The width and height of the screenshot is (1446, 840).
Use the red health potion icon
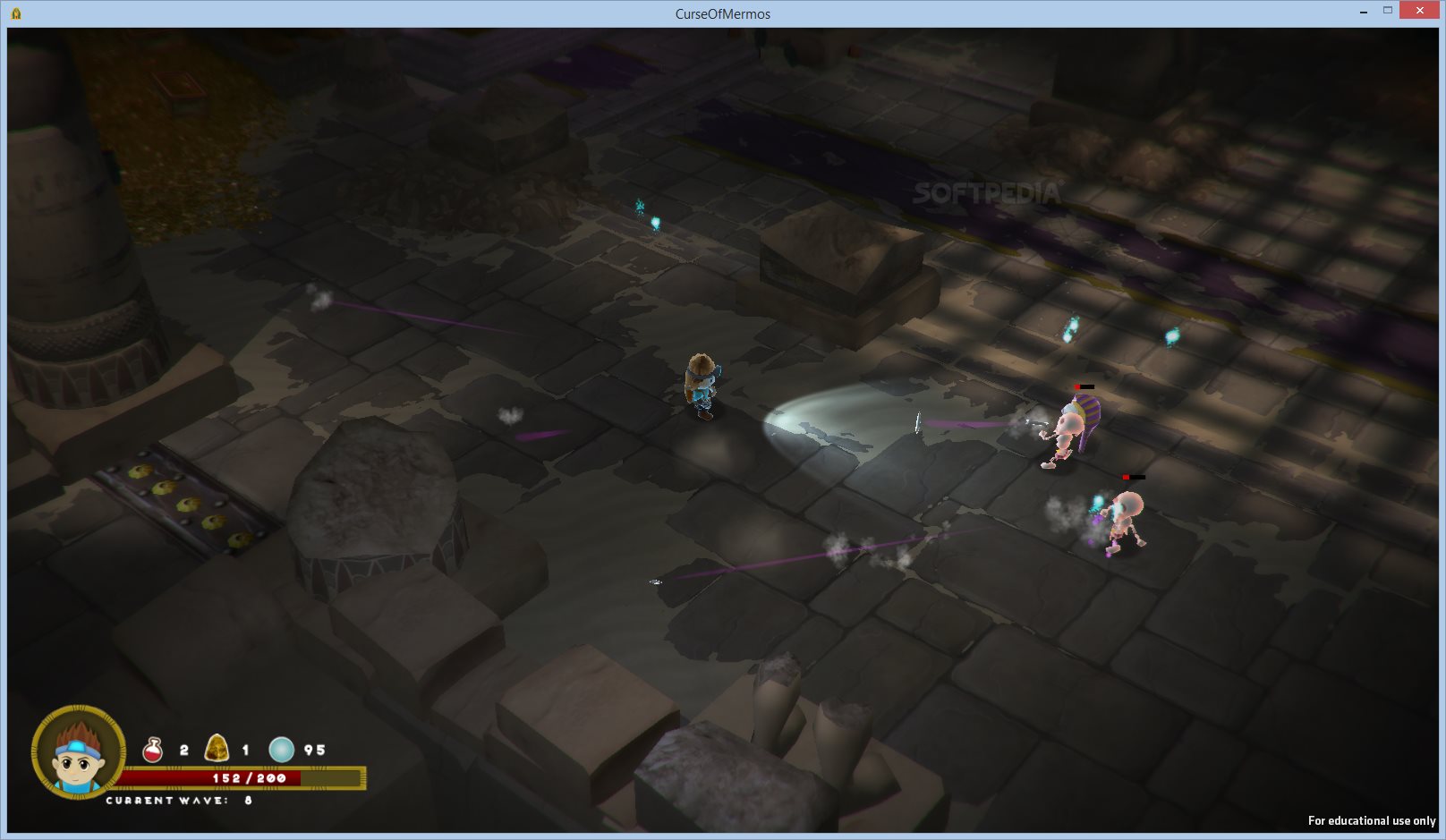point(153,750)
